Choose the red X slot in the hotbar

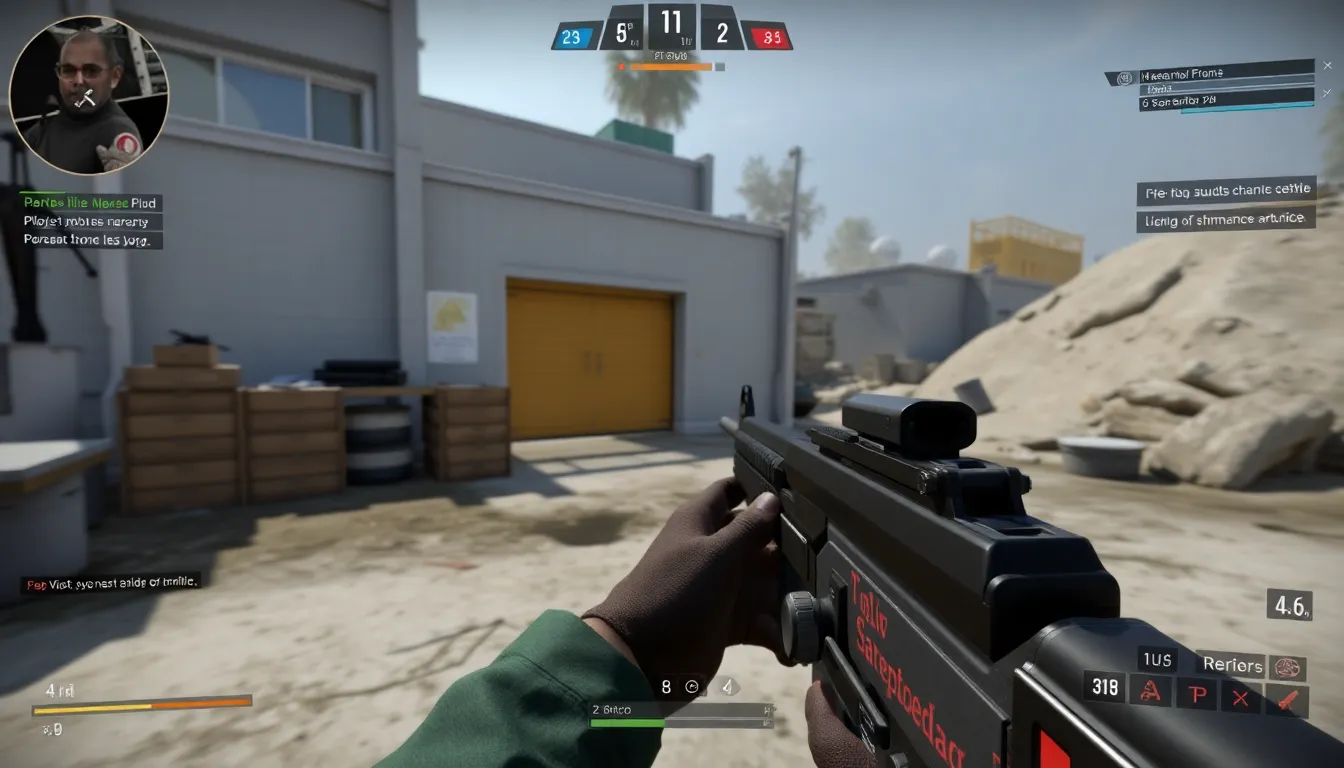1240,696
